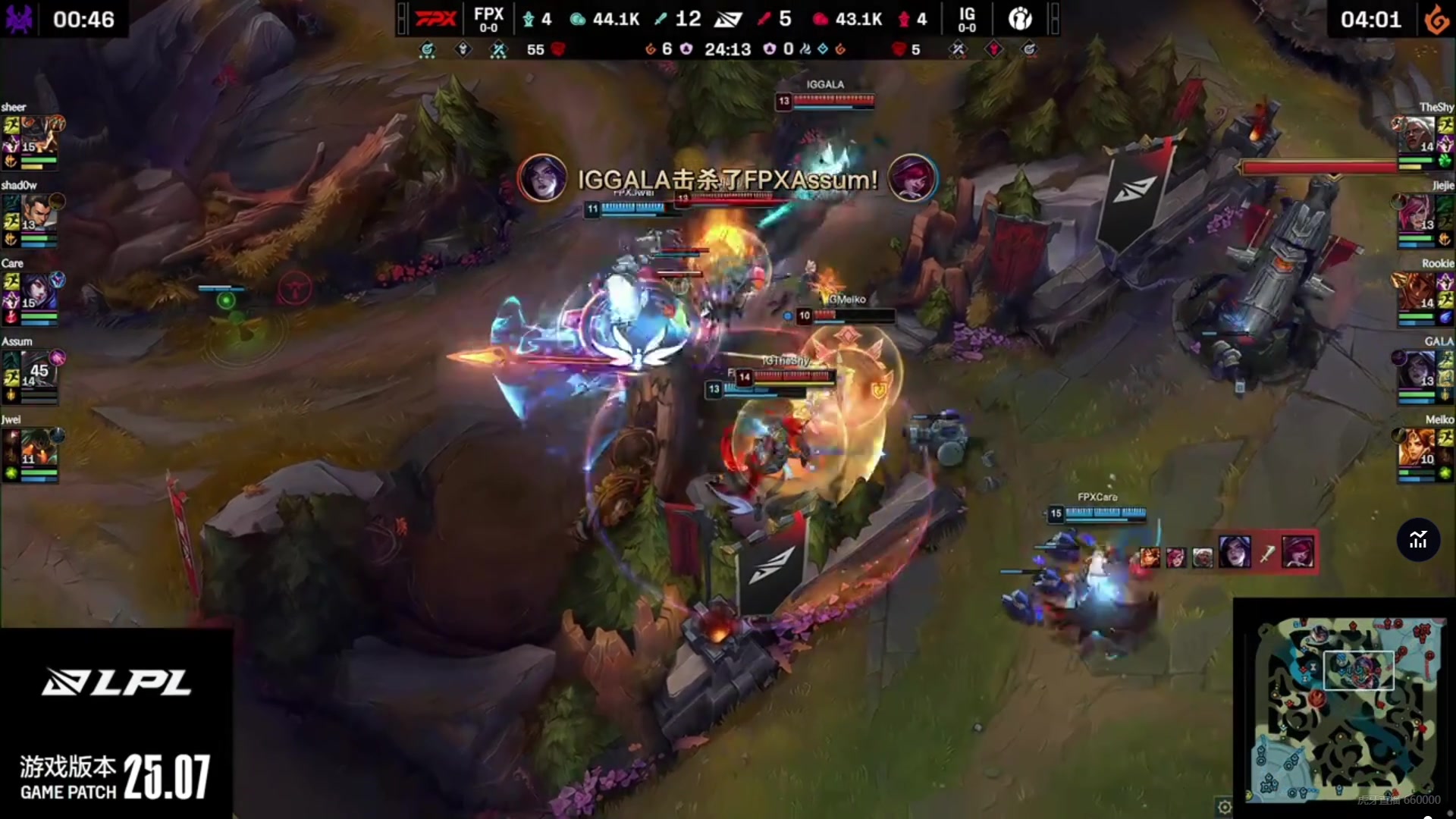Click the IG team logo on scoreboard
This screenshot has width=1456, height=819.
[1020, 19]
